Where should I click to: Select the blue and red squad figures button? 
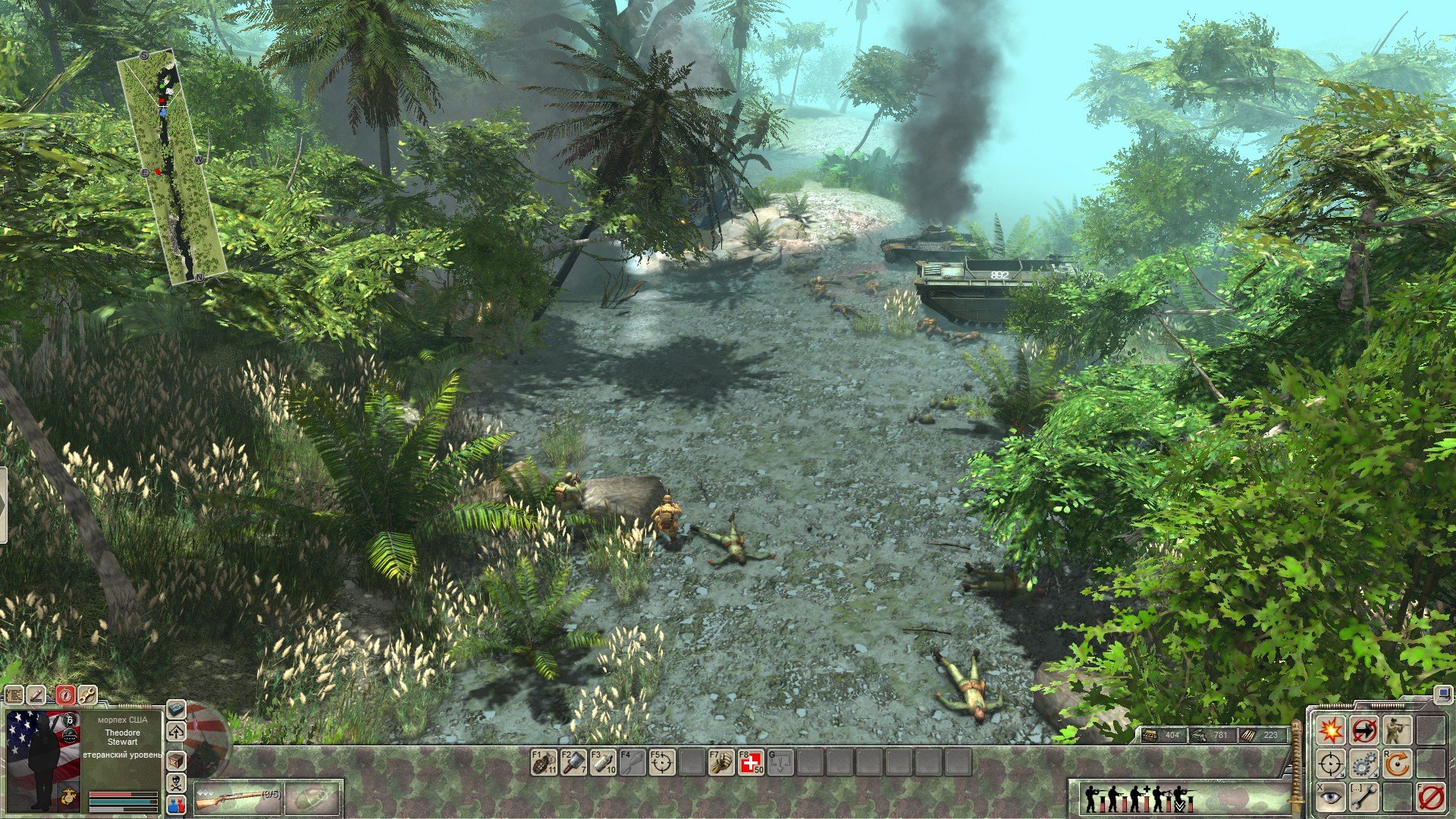pyautogui.click(x=176, y=805)
